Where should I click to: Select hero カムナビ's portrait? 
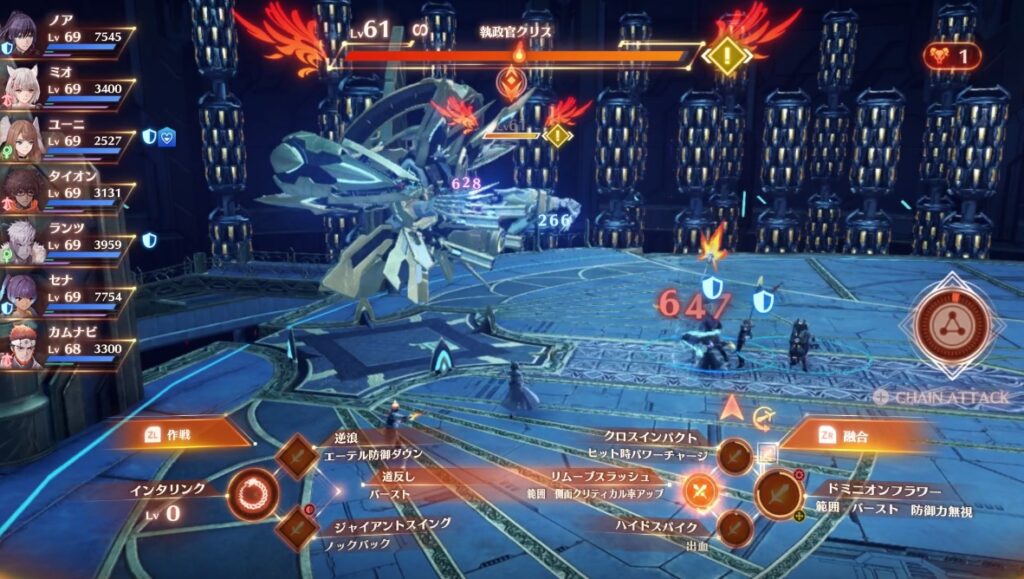(x=22, y=346)
